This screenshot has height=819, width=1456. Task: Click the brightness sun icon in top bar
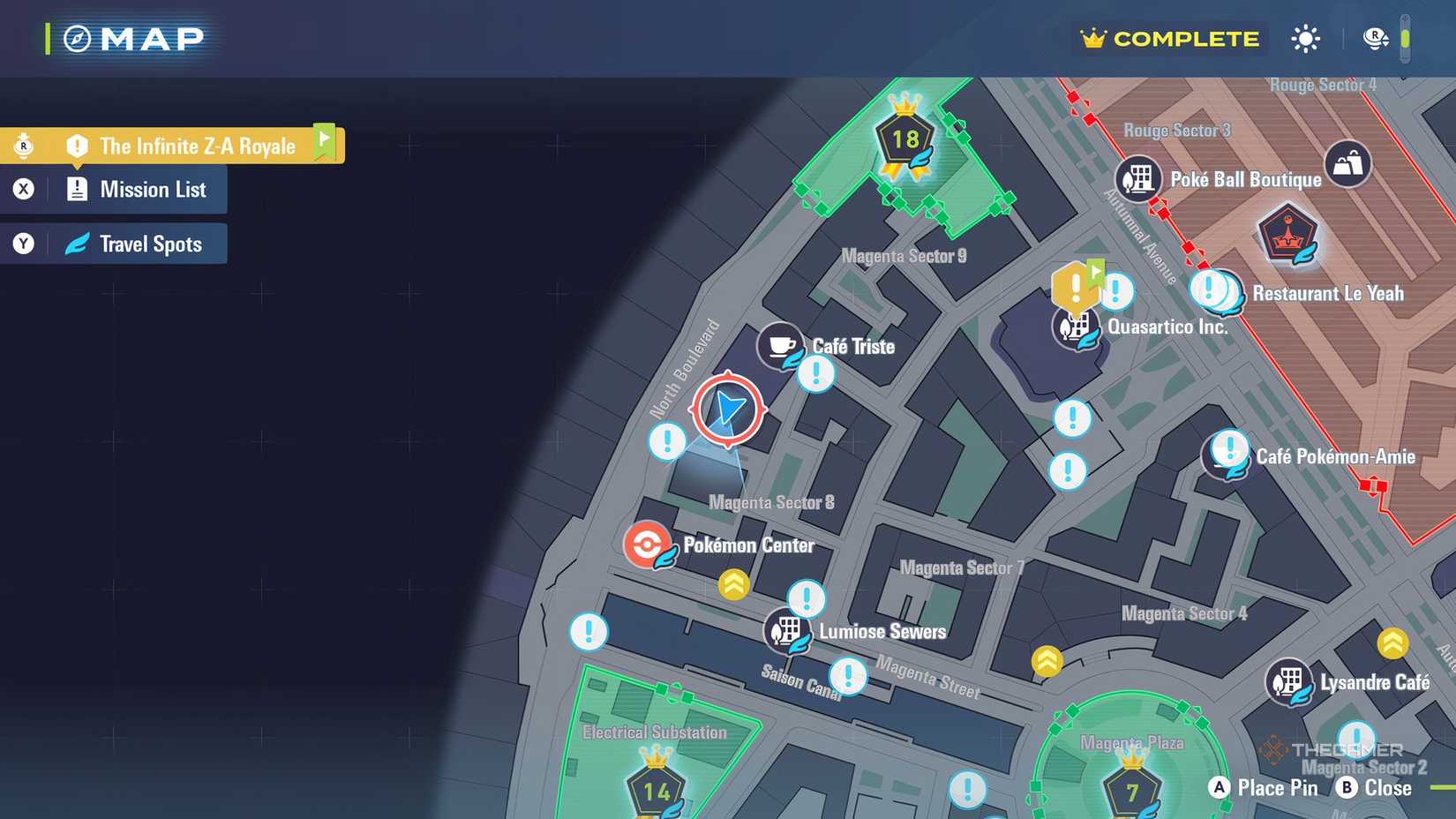[1304, 38]
